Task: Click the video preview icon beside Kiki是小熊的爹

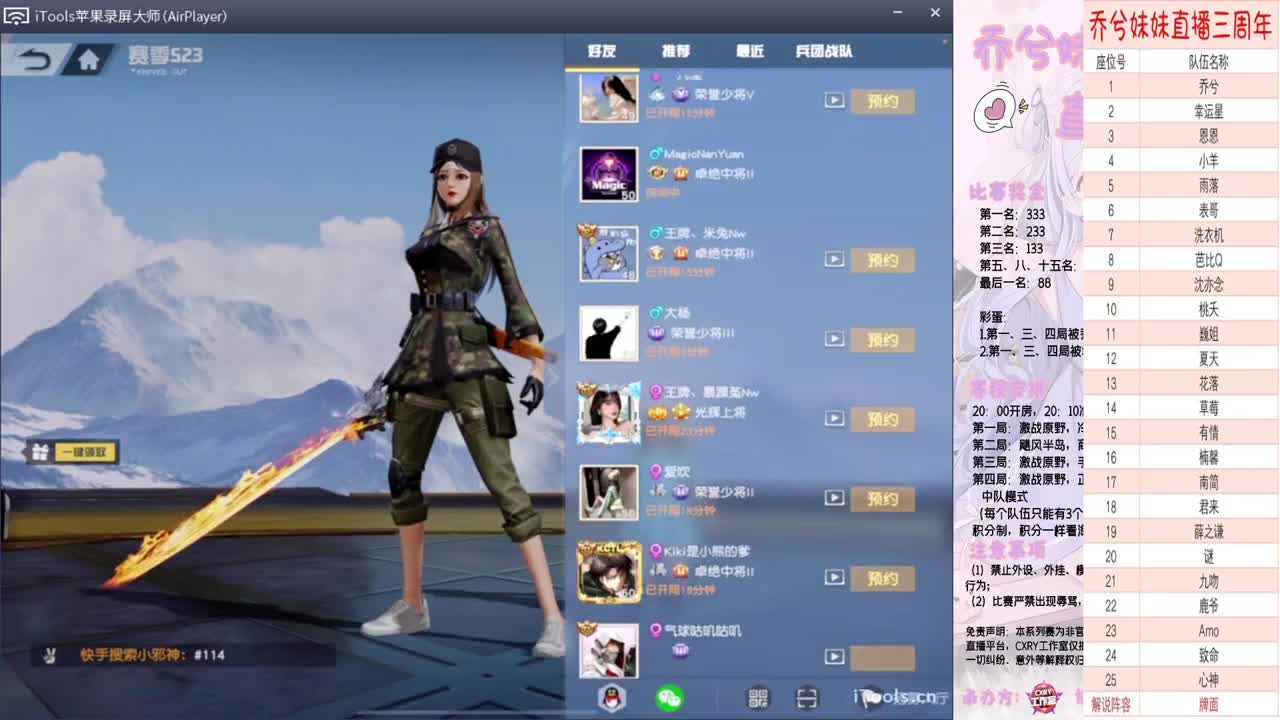Action: coord(834,578)
